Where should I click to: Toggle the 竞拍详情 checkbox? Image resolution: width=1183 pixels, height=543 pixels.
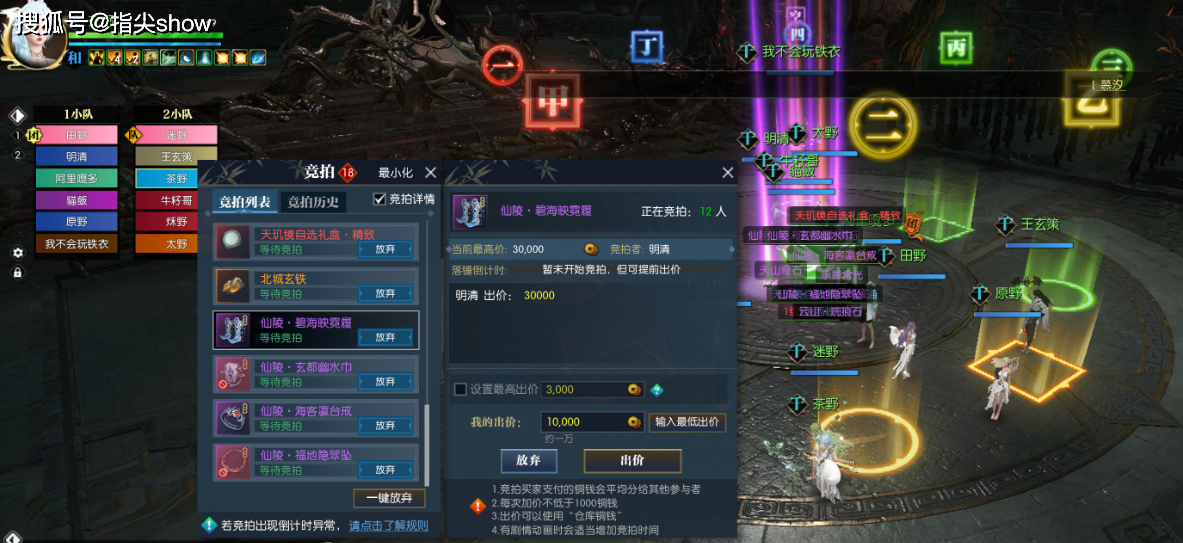tap(380, 199)
